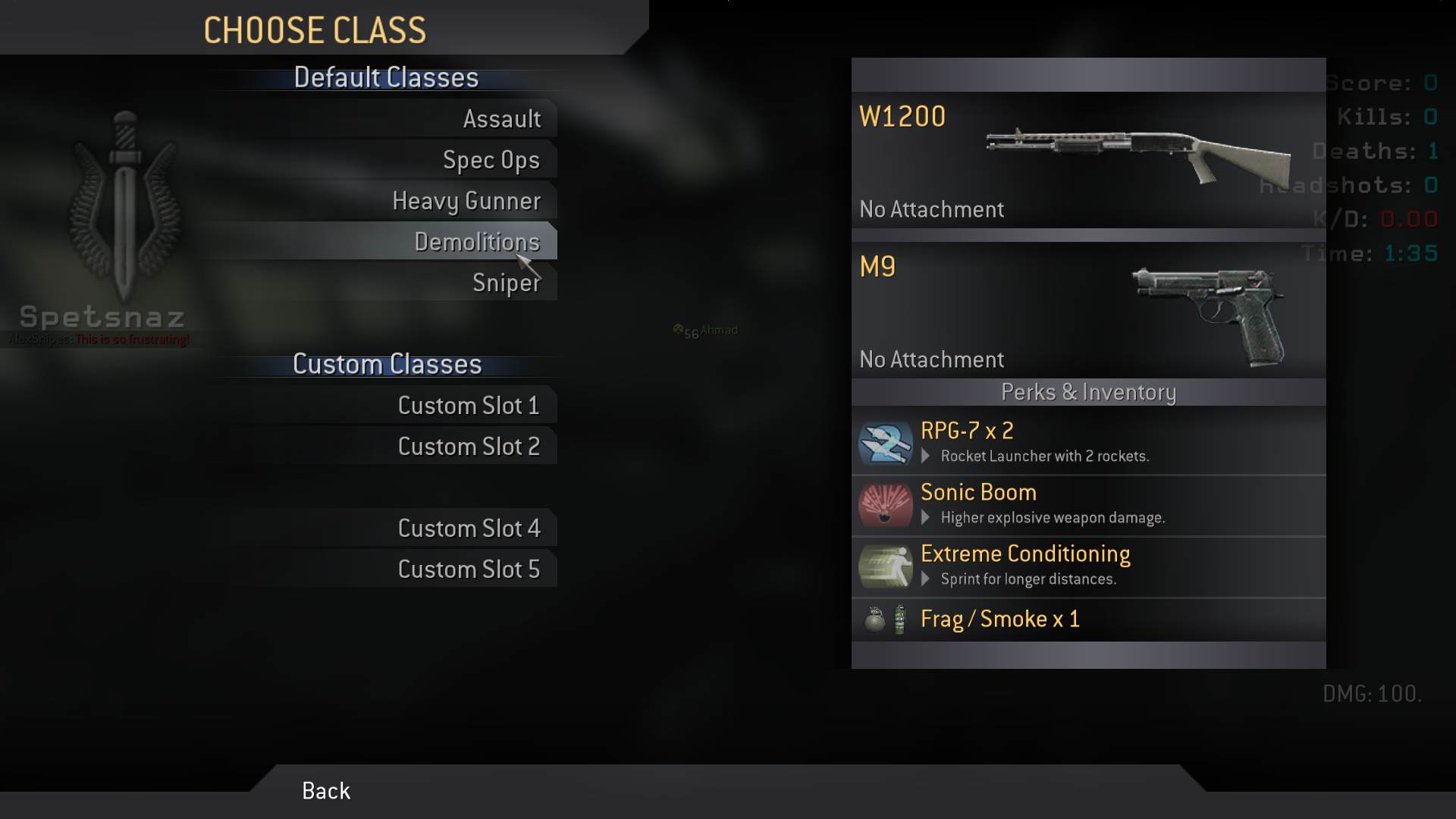Image resolution: width=1456 pixels, height=819 pixels.
Task: Pick Custom Slot 5
Action: (x=469, y=570)
